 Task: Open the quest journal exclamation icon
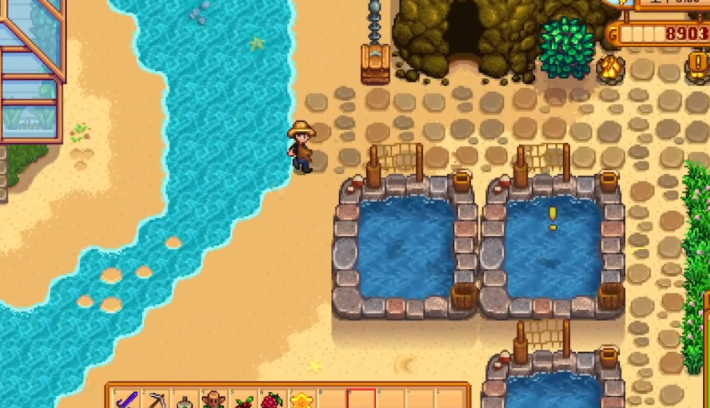(x=698, y=64)
